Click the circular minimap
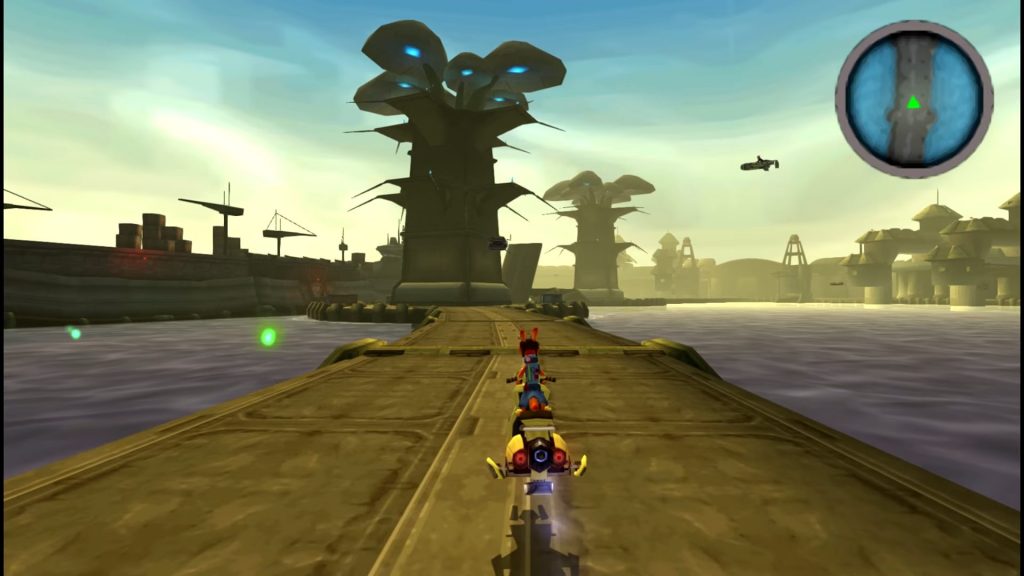The image size is (1024, 576). pyautogui.click(x=913, y=99)
